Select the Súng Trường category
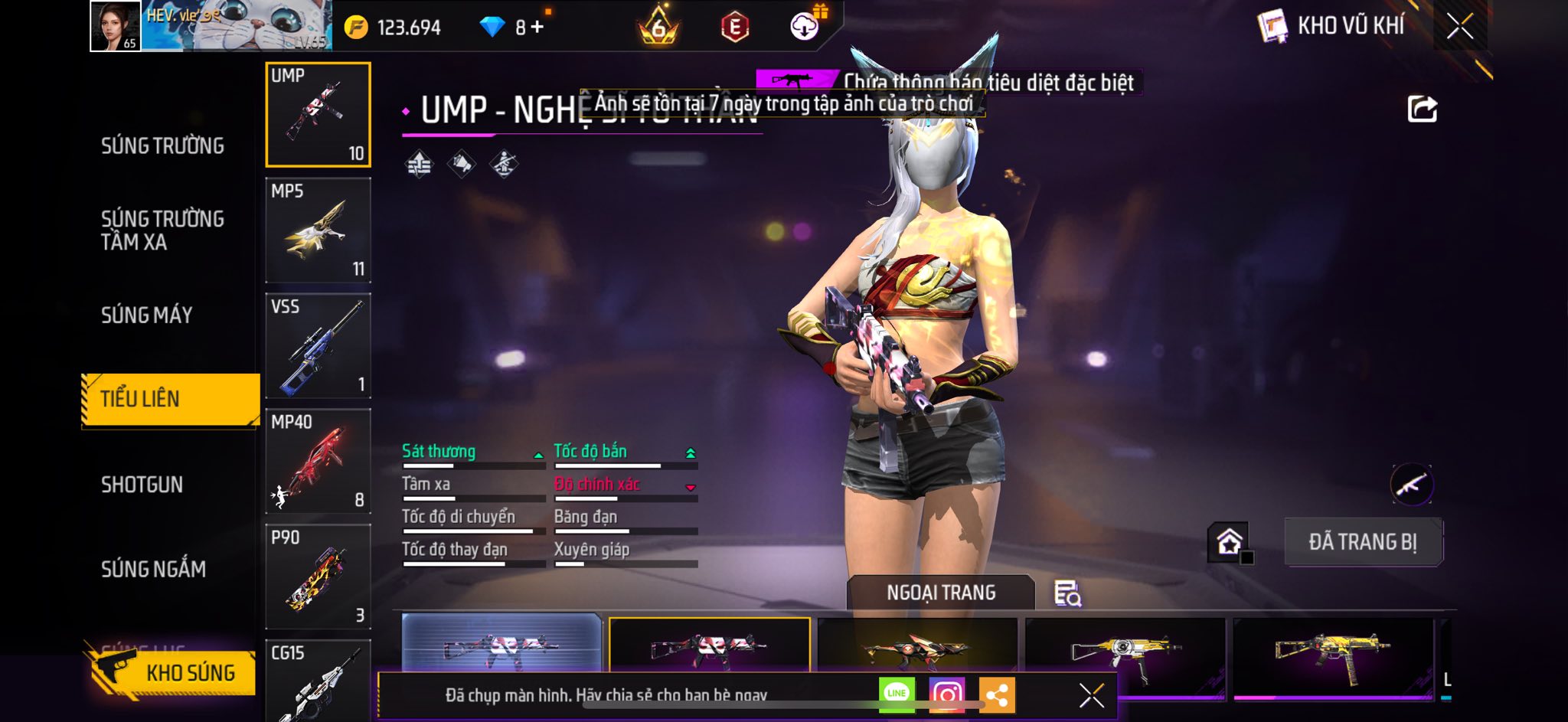1568x722 pixels. pyautogui.click(x=162, y=145)
